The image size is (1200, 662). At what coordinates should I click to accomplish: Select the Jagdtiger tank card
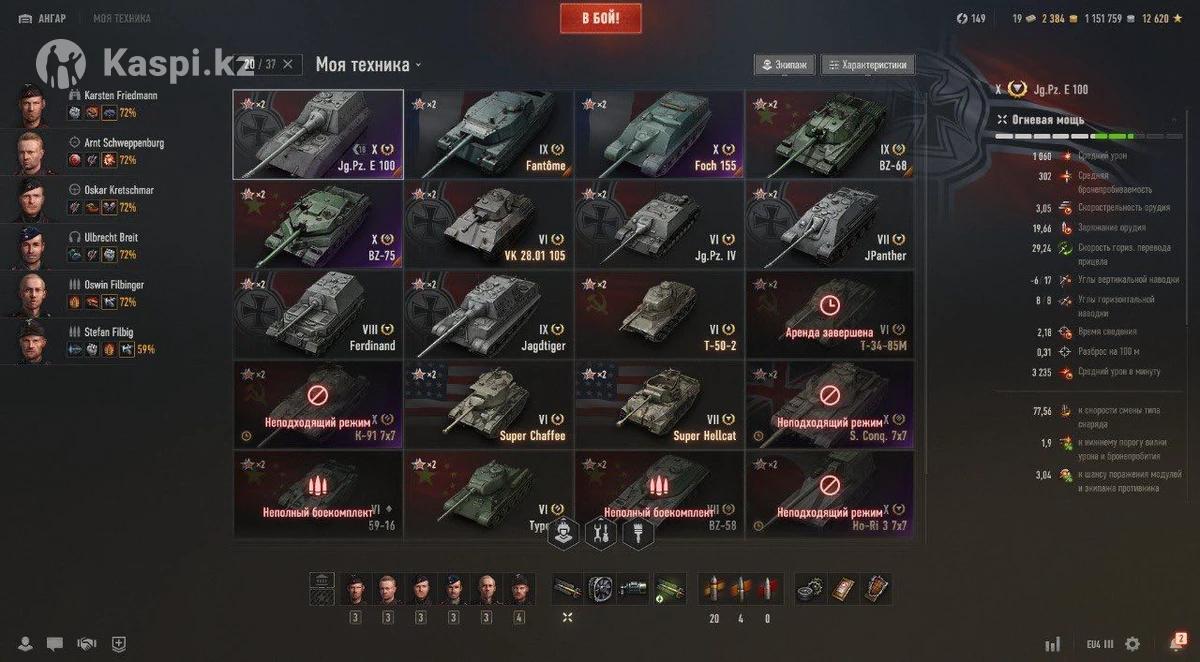[x=489, y=314]
